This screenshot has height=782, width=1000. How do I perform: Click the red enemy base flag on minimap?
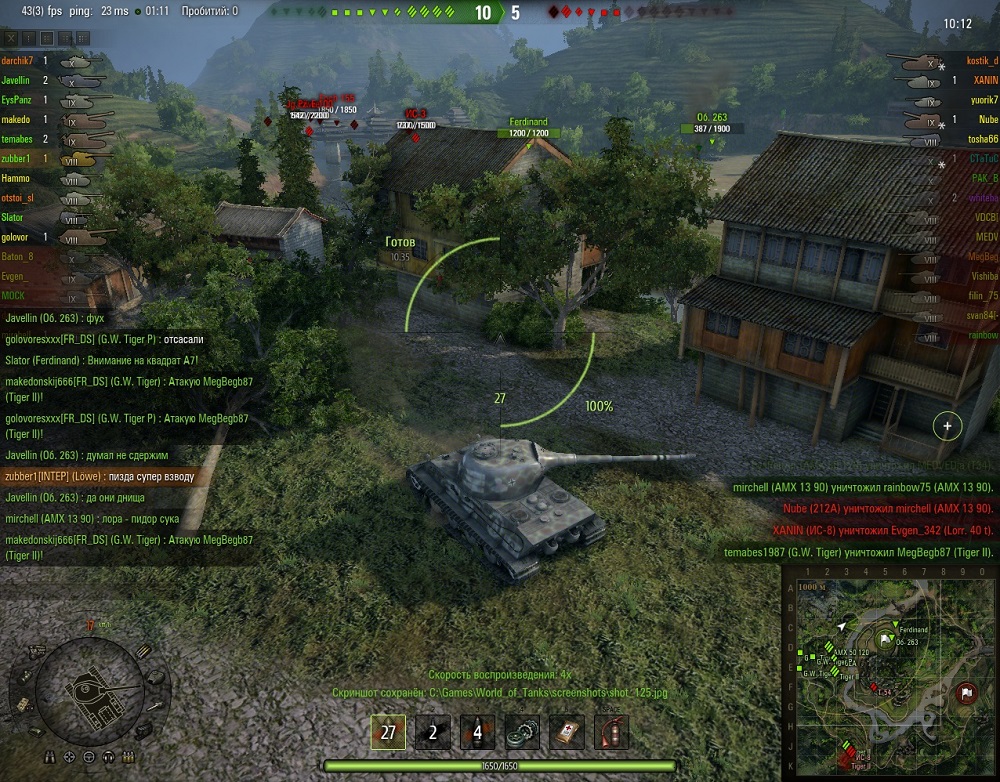point(966,691)
